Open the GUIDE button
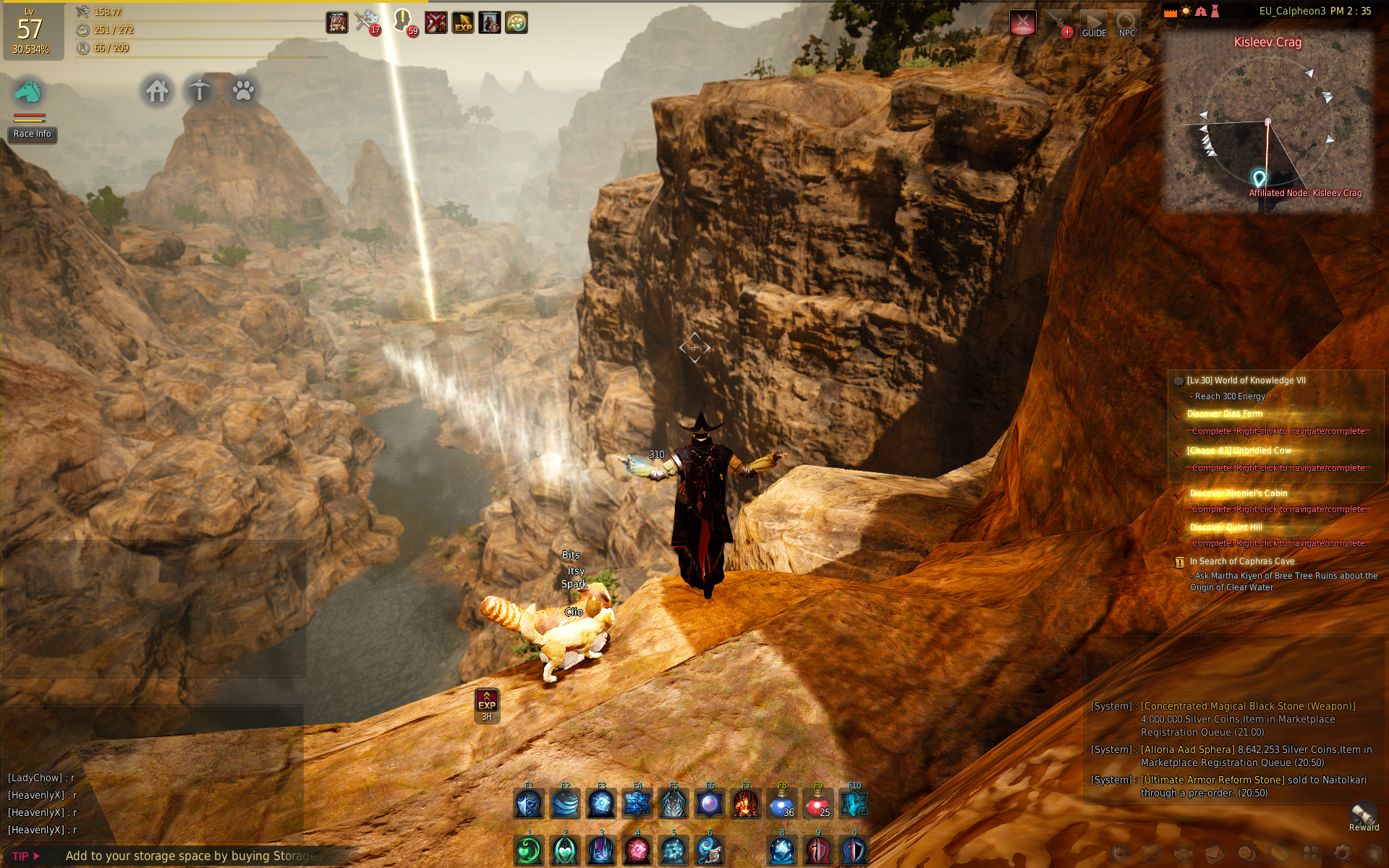Screen dimensions: 1389x868 point(1094,24)
